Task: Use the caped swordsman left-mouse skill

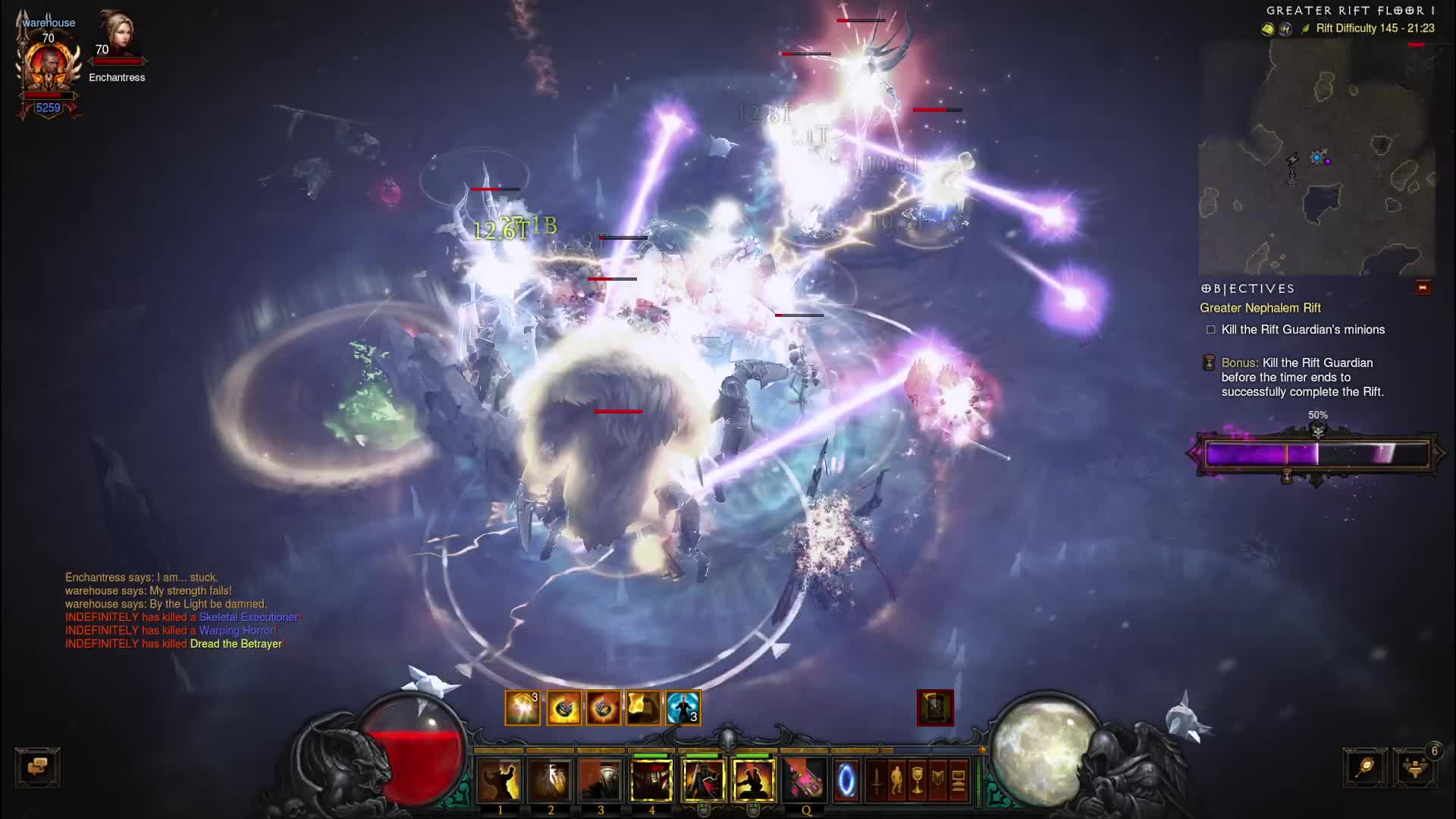Action: click(703, 780)
